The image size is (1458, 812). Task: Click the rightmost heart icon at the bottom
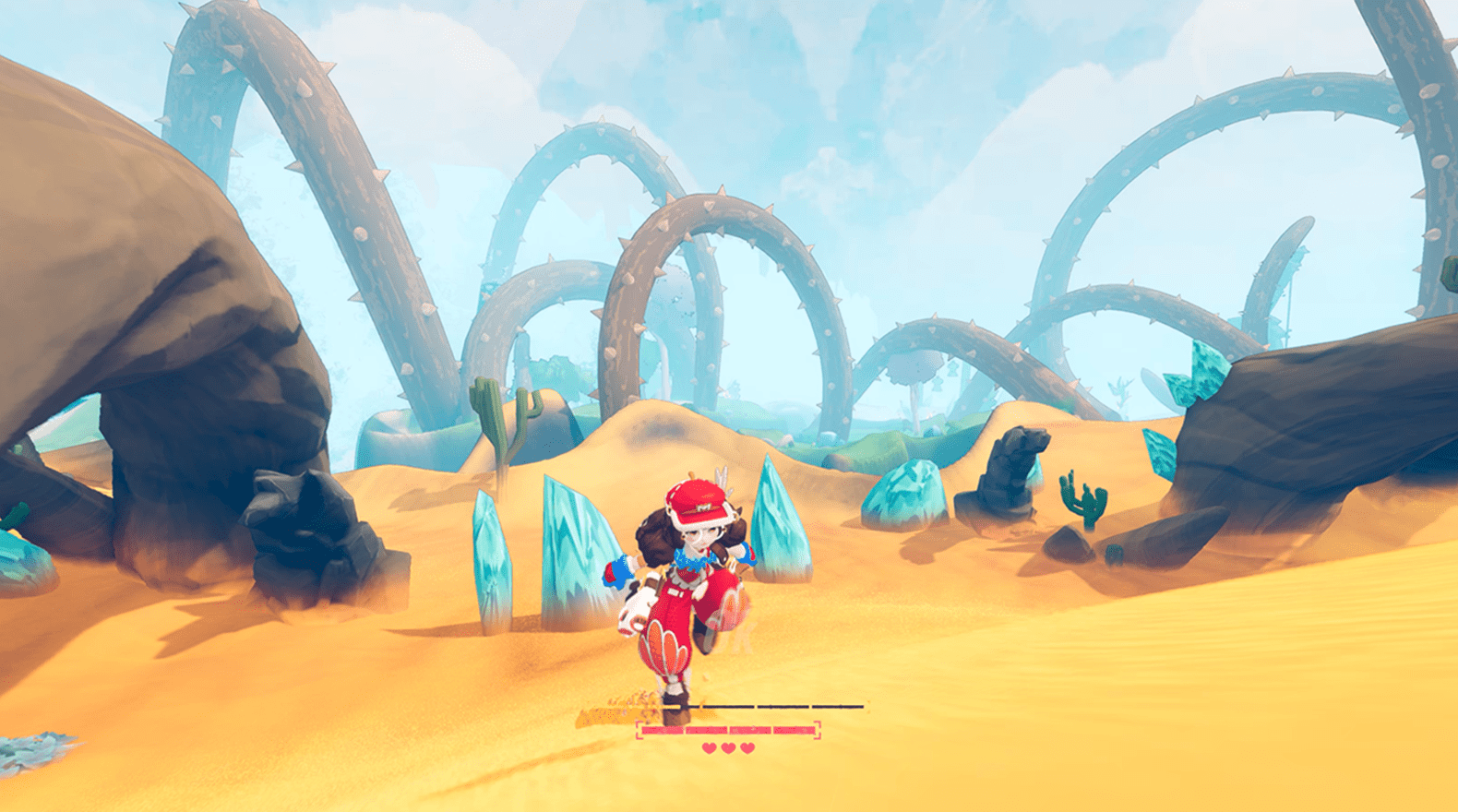(747, 747)
